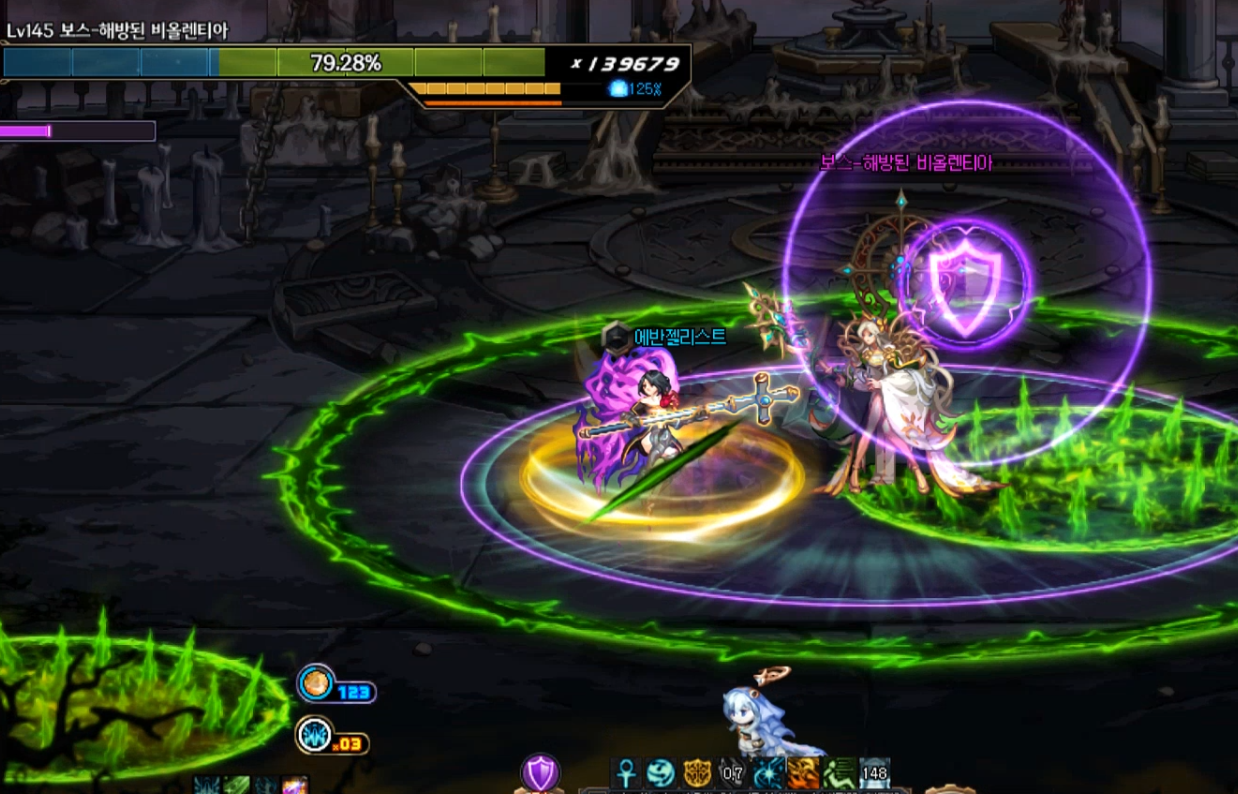This screenshot has height=794, width=1238.
Task: Click the orange orb 123 counter icon
Action: click(316, 684)
